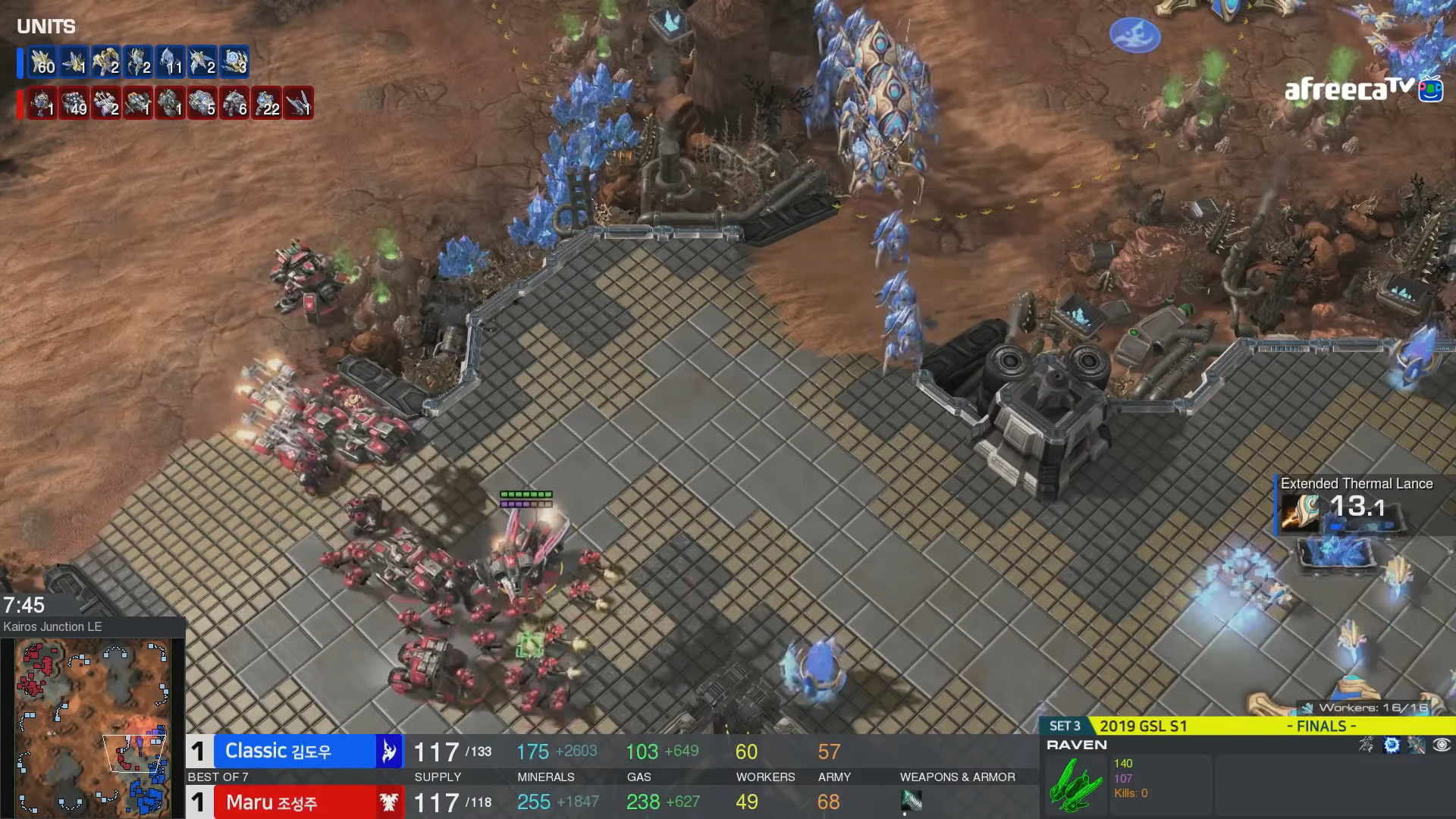Click Maru's red player name bar
This screenshot has height=819, width=1456.
tap(294, 802)
